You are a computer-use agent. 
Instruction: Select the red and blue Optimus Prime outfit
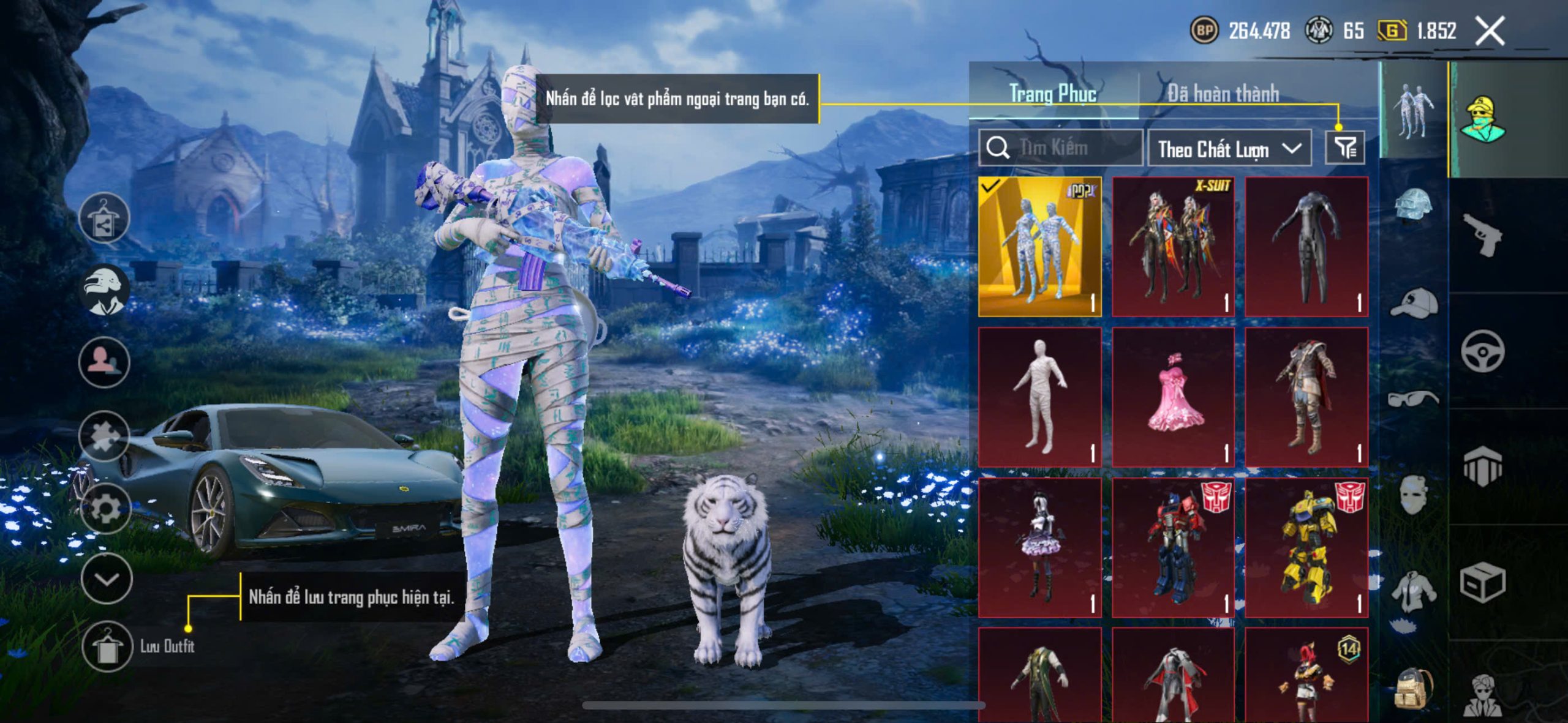[1173, 547]
